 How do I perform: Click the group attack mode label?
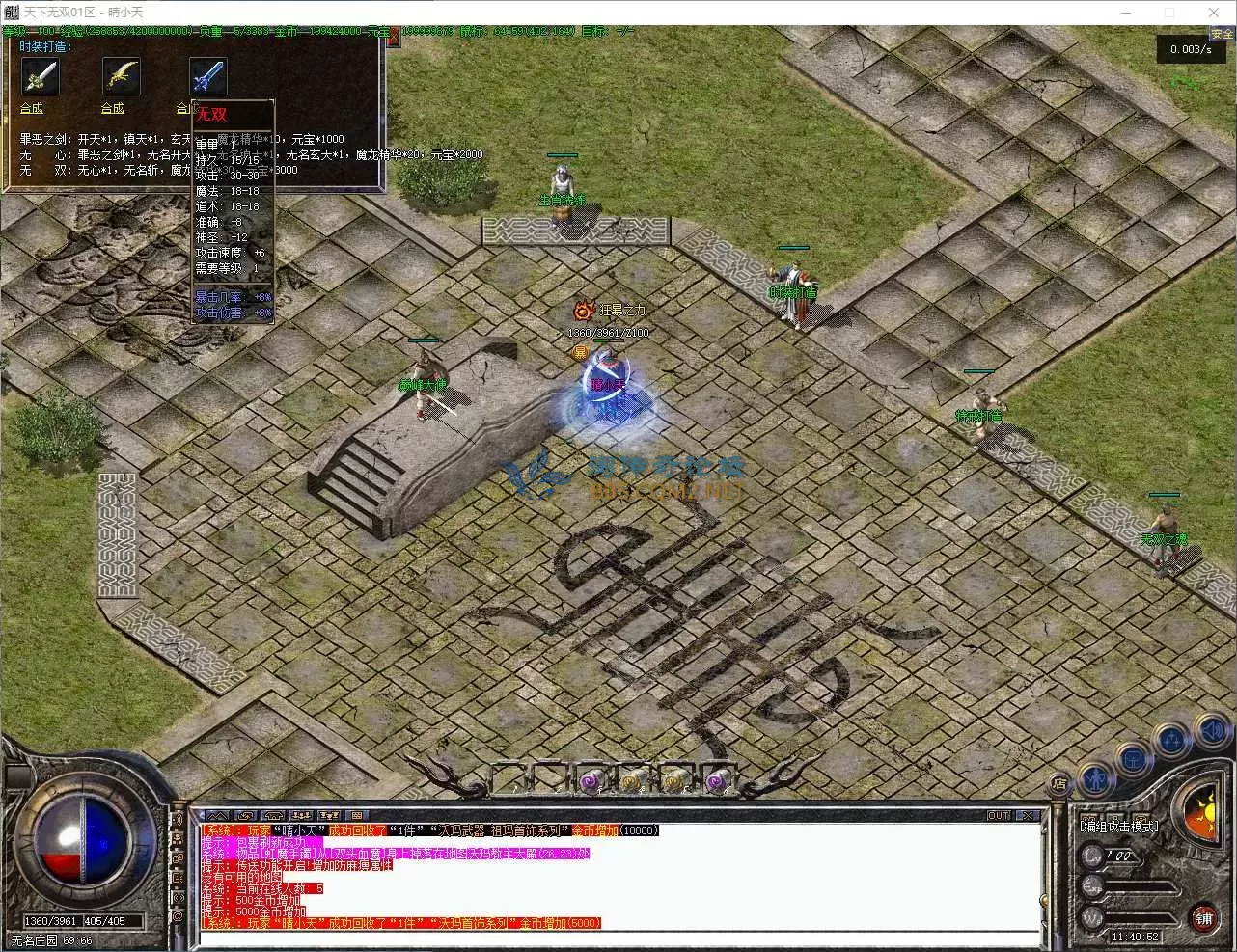[1118, 826]
